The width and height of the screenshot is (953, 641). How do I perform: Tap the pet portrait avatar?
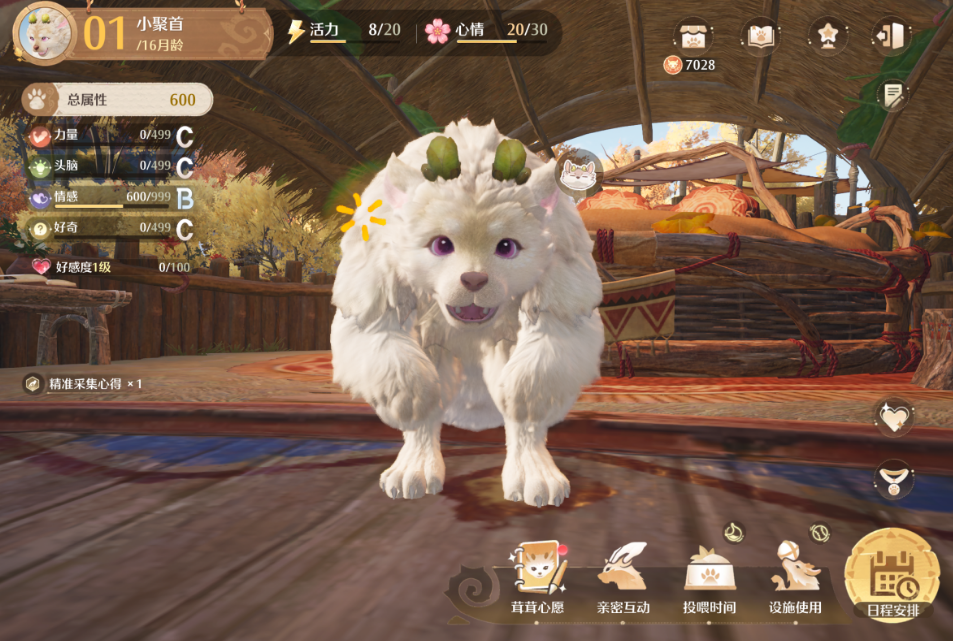coord(44,31)
